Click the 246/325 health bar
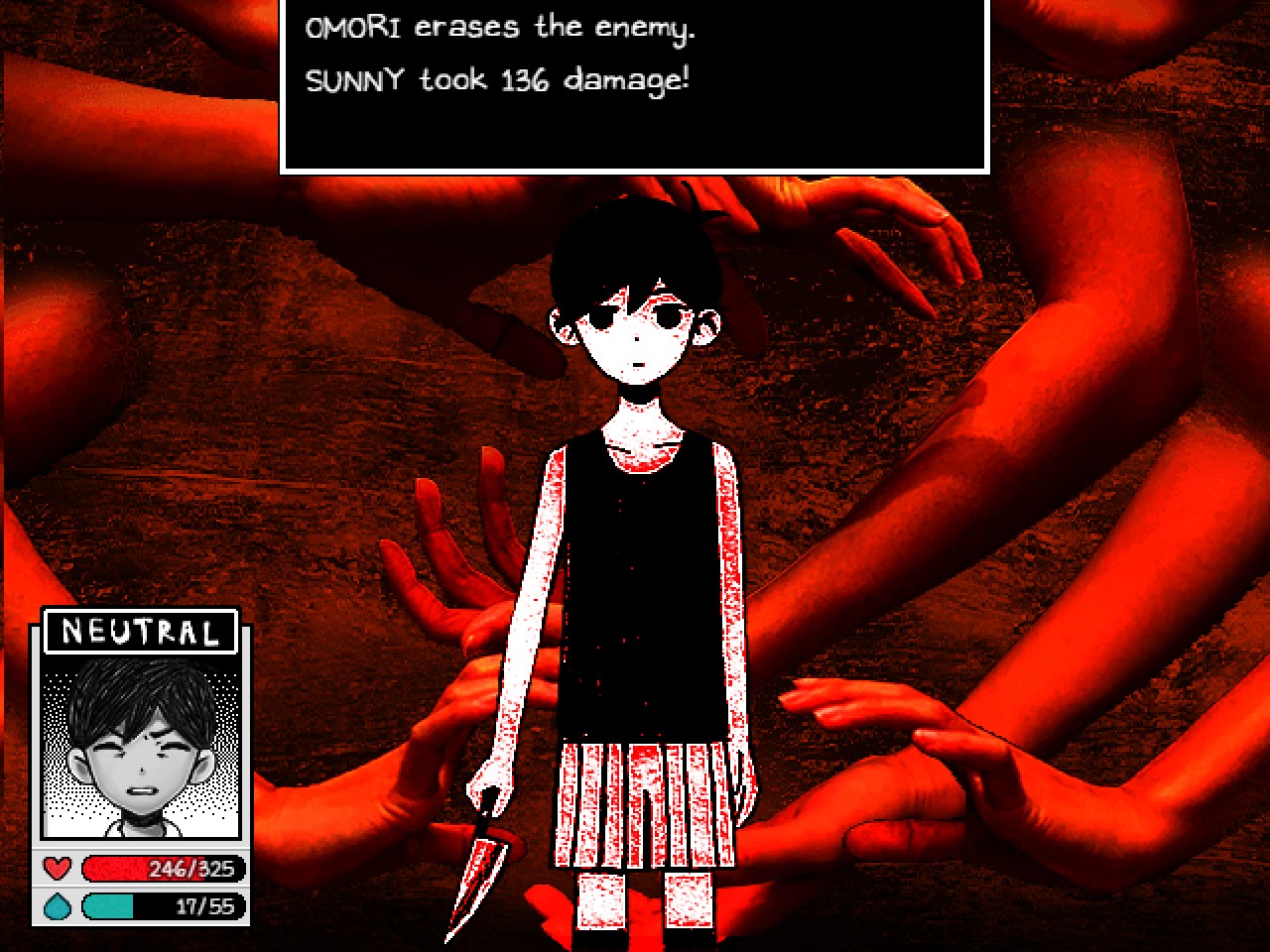 click(164, 870)
